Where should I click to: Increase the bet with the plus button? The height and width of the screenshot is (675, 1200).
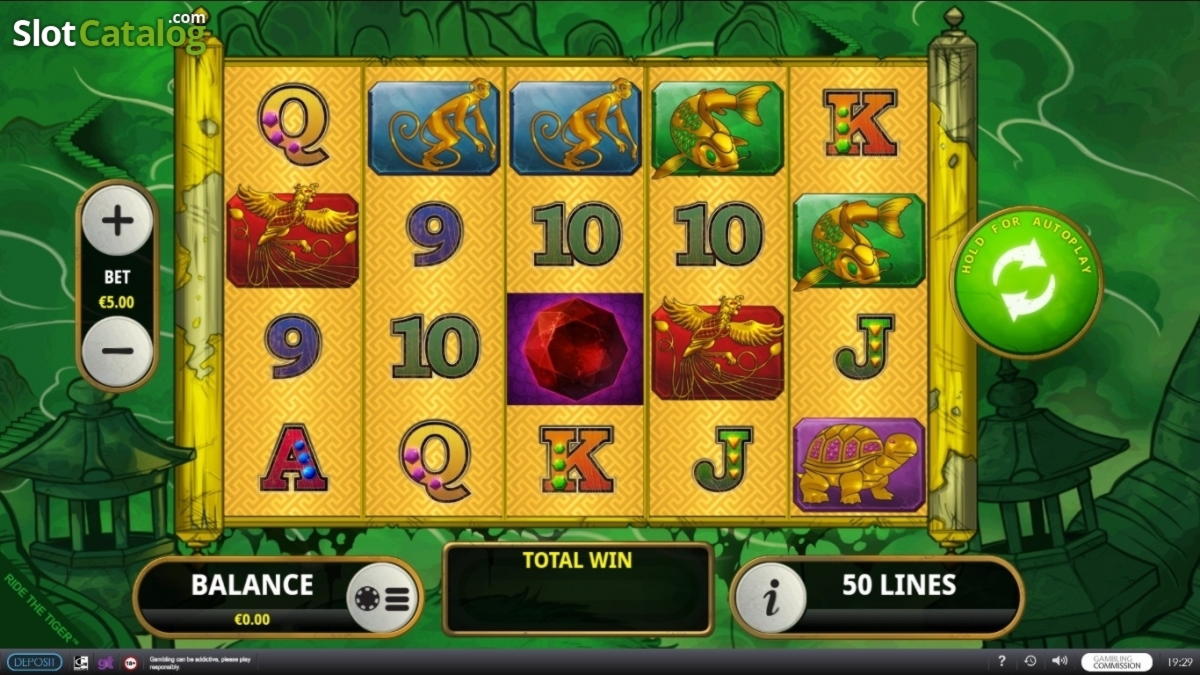click(117, 221)
